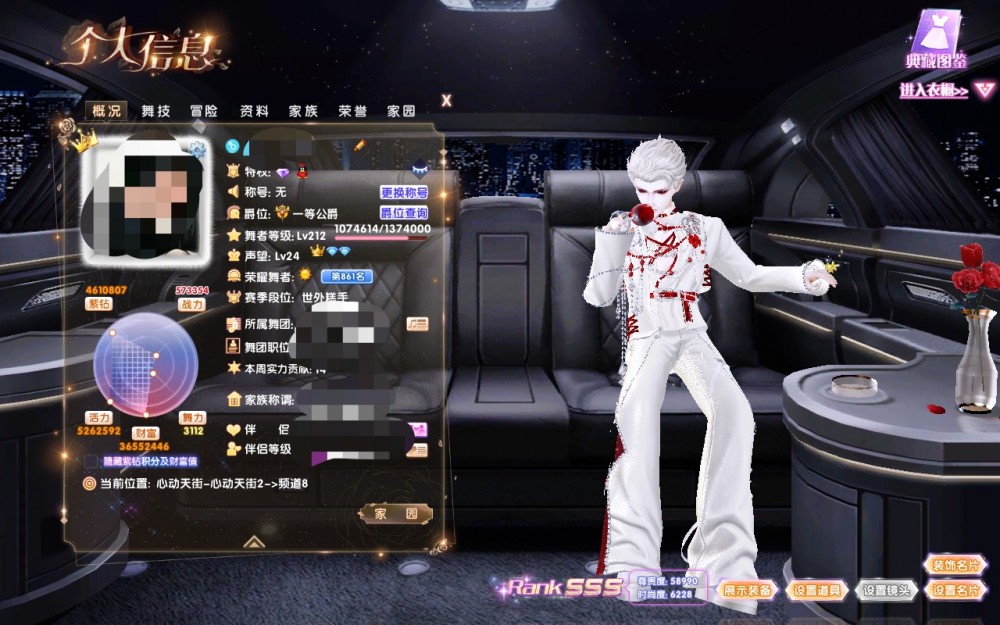Open 设置道具 item settings
1000x625 pixels.
(818, 590)
